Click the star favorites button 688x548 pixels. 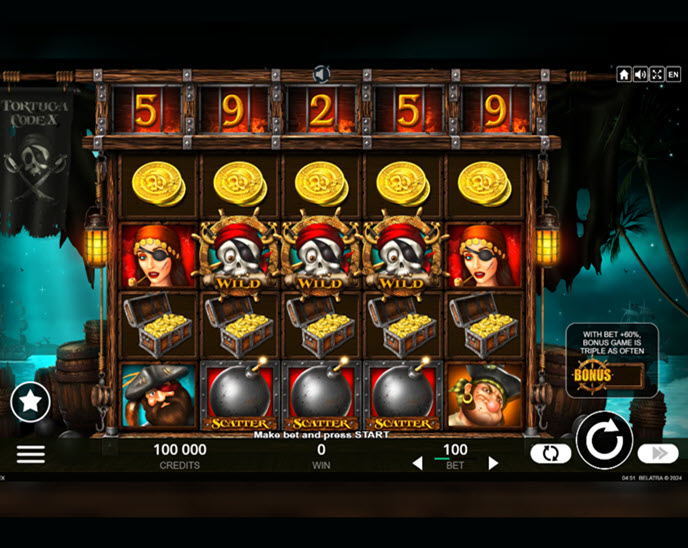click(x=30, y=402)
